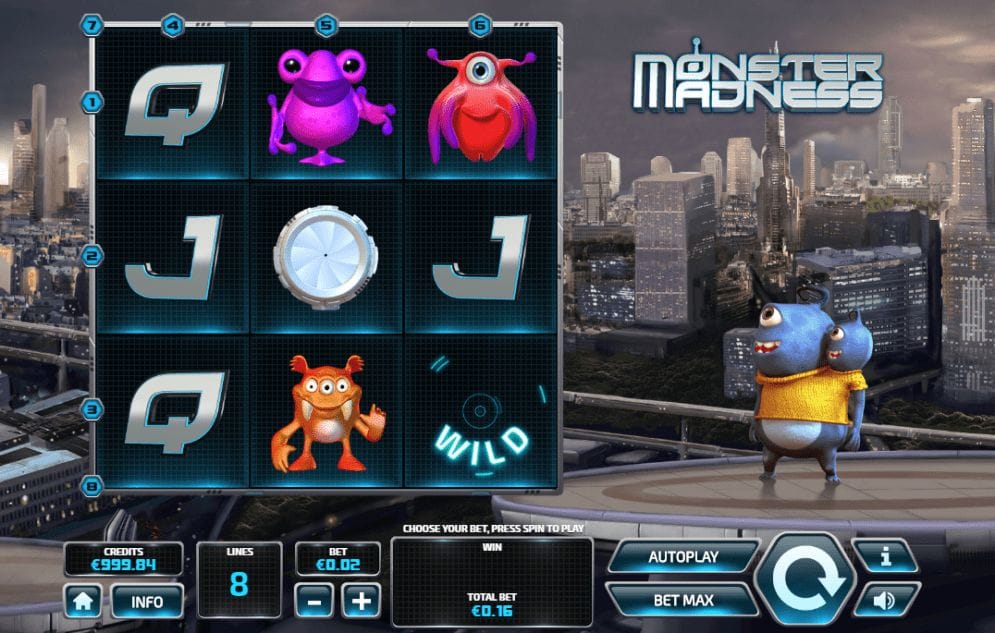
Task: Go to the home screen via house icon
Action: [x=83, y=601]
